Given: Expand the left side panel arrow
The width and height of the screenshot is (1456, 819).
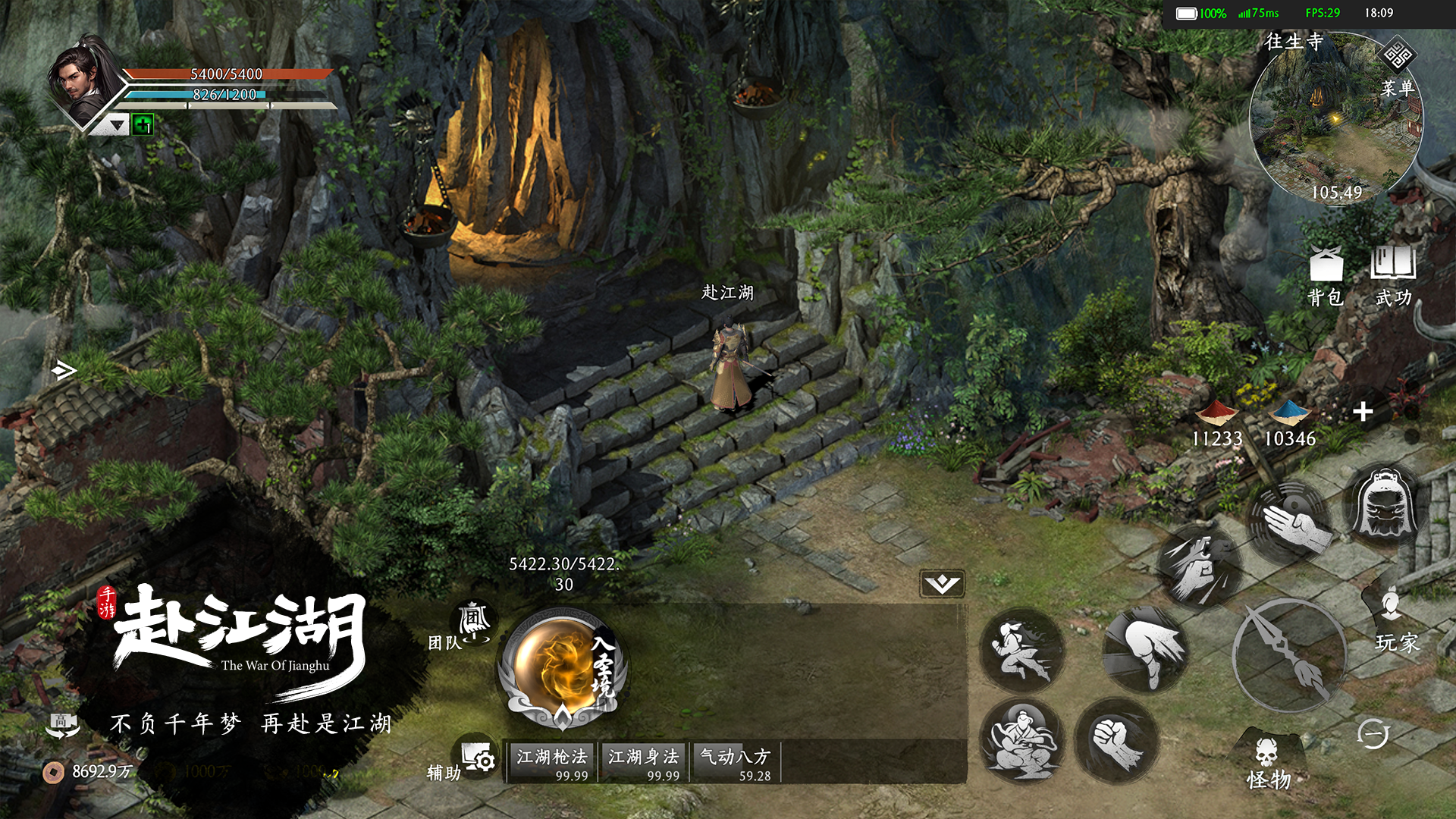Looking at the screenshot, I should pos(64,370).
